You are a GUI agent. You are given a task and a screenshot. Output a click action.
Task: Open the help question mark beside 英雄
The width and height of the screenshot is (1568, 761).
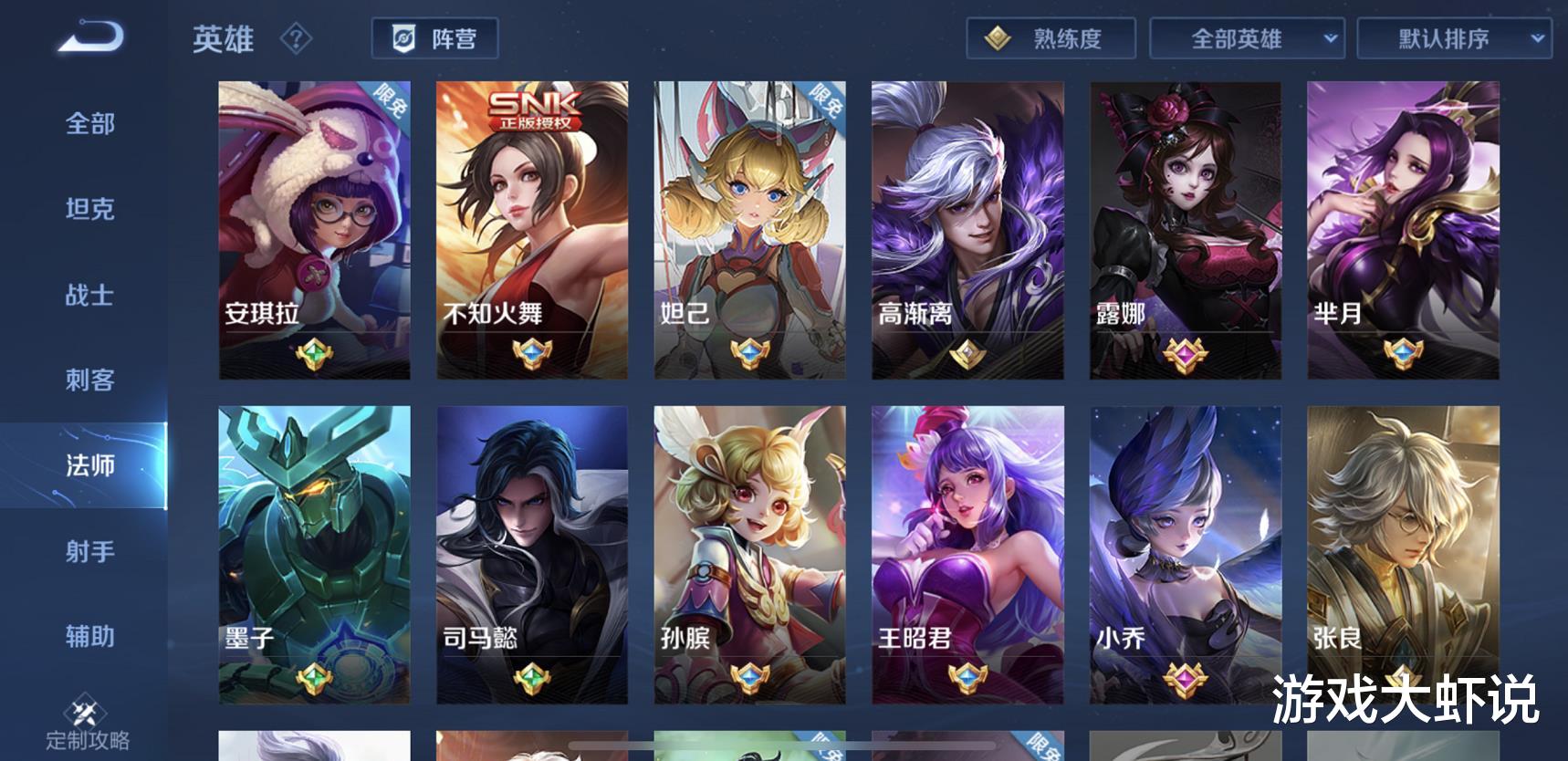click(x=294, y=39)
